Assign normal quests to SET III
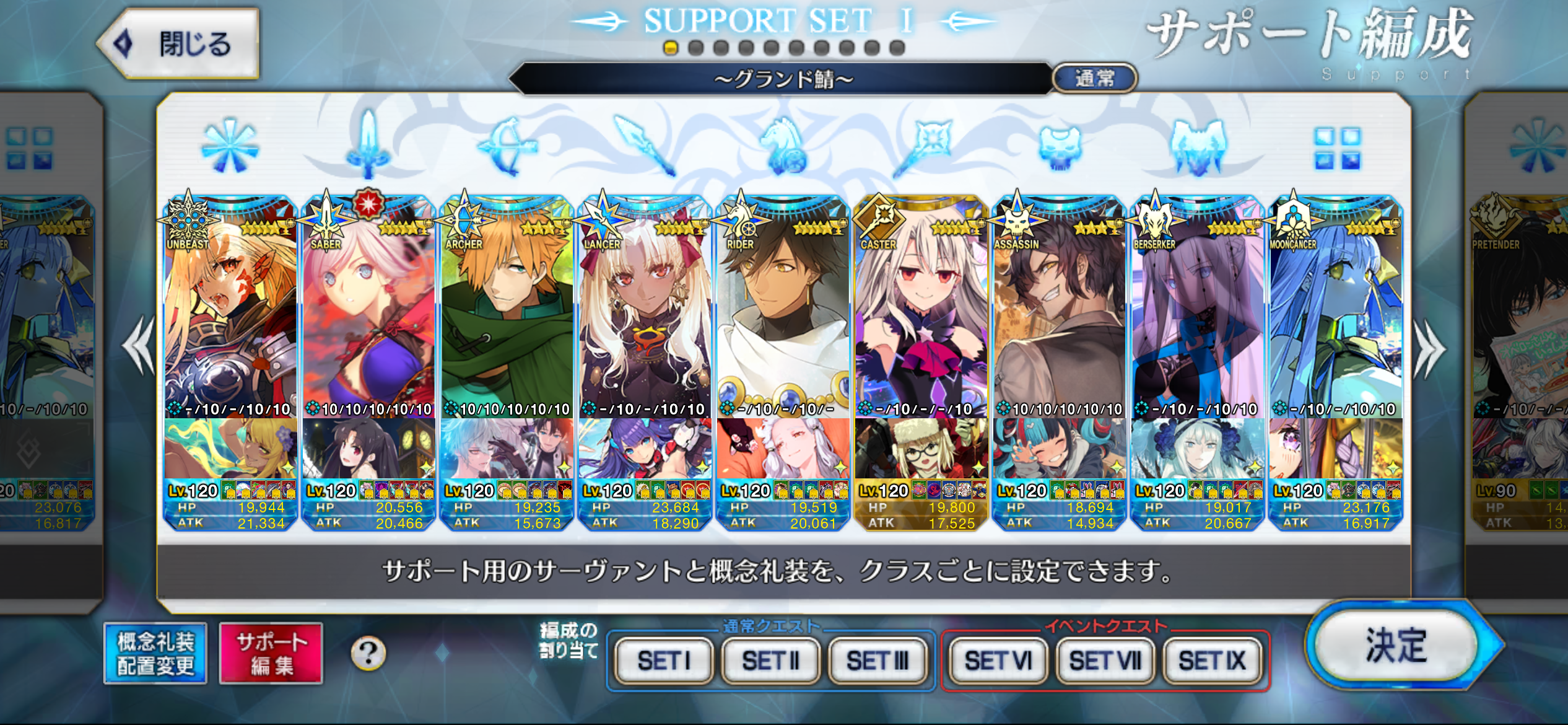The width and height of the screenshot is (1568, 725). pyautogui.click(x=878, y=661)
